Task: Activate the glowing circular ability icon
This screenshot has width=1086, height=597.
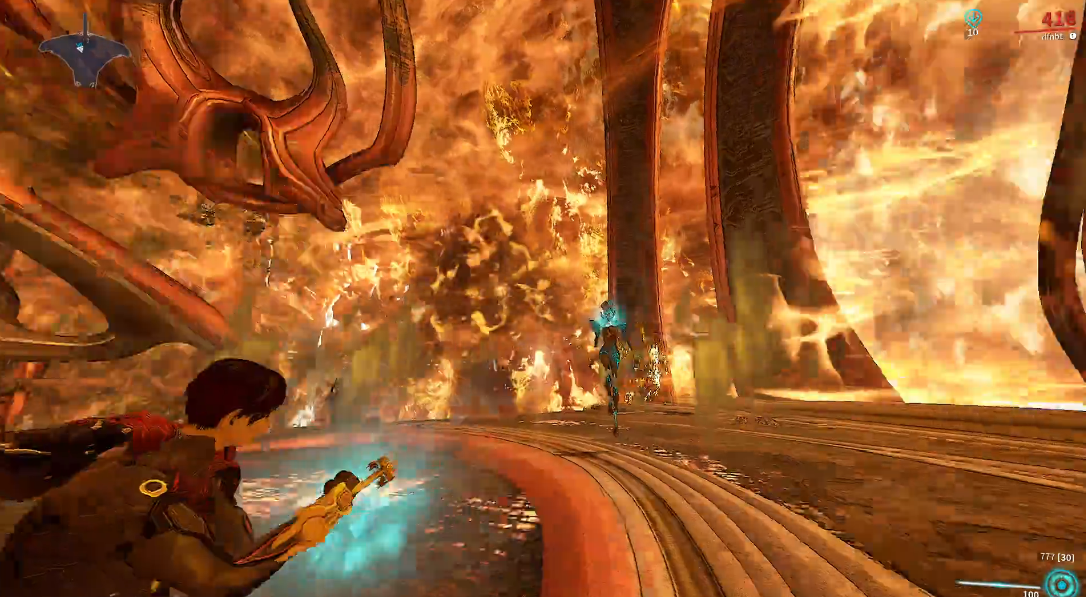Action: (x=1061, y=584)
